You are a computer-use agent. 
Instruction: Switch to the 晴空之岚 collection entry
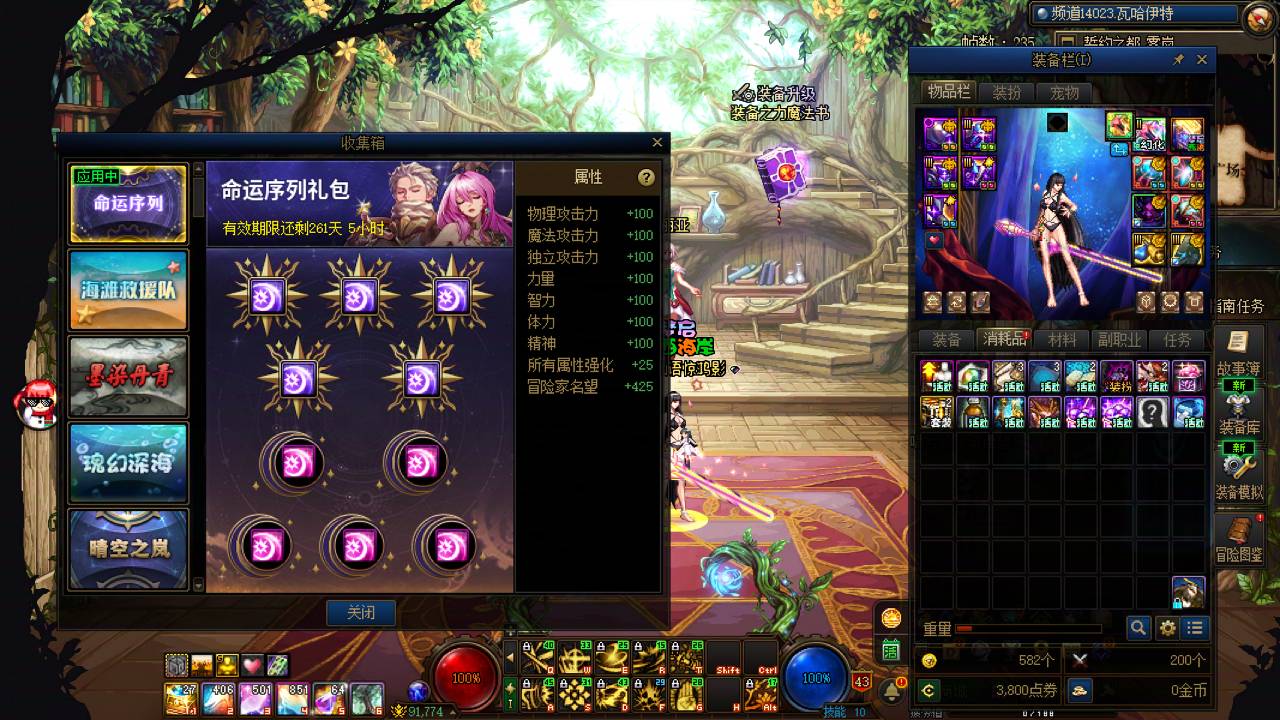pyautogui.click(x=128, y=547)
